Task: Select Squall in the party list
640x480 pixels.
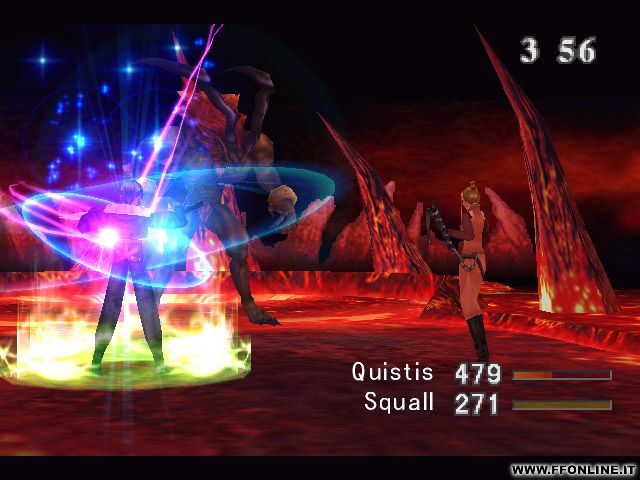Action: pyautogui.click(x=399, y=403)
